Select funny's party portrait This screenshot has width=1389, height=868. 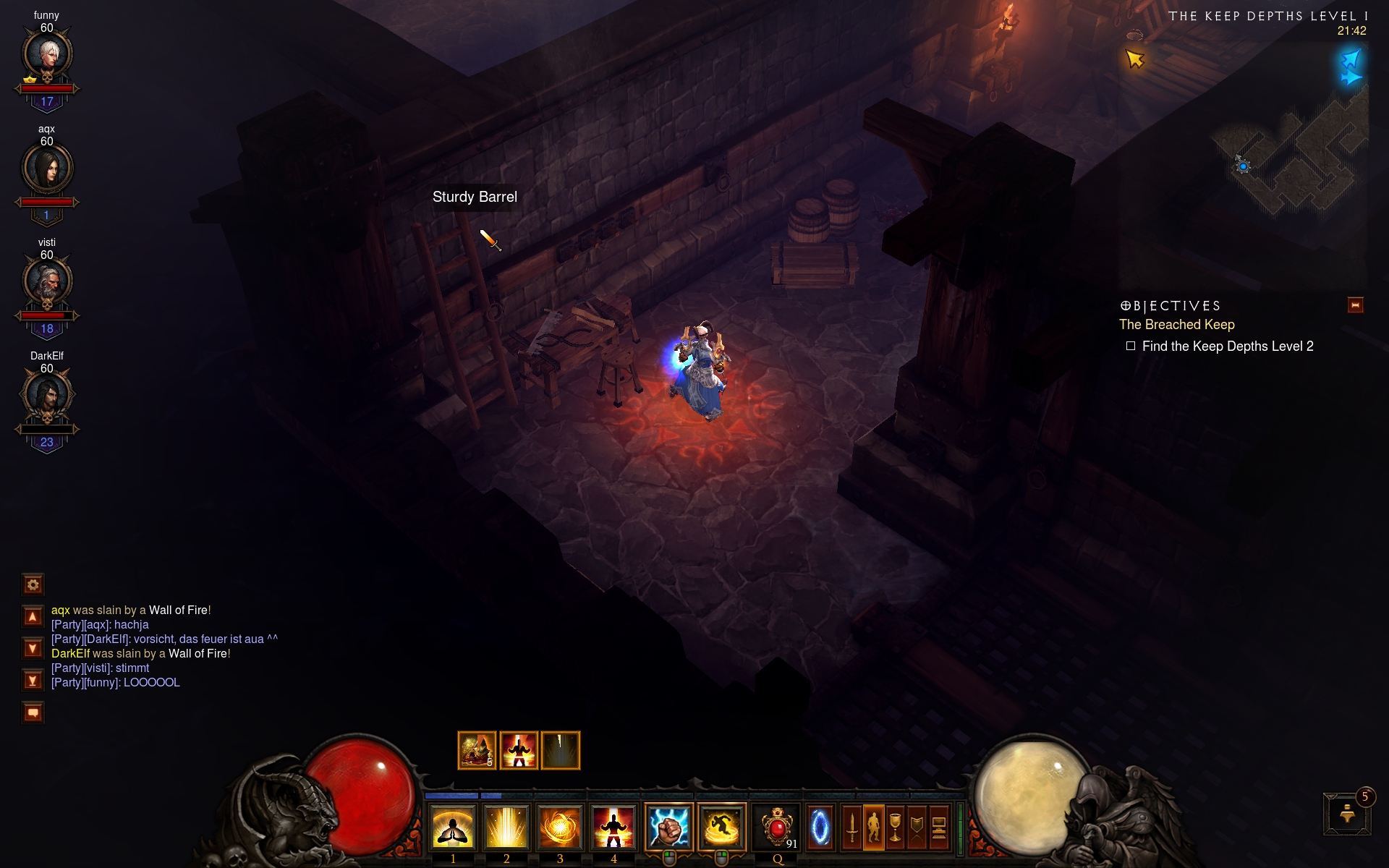coord(47,54)
